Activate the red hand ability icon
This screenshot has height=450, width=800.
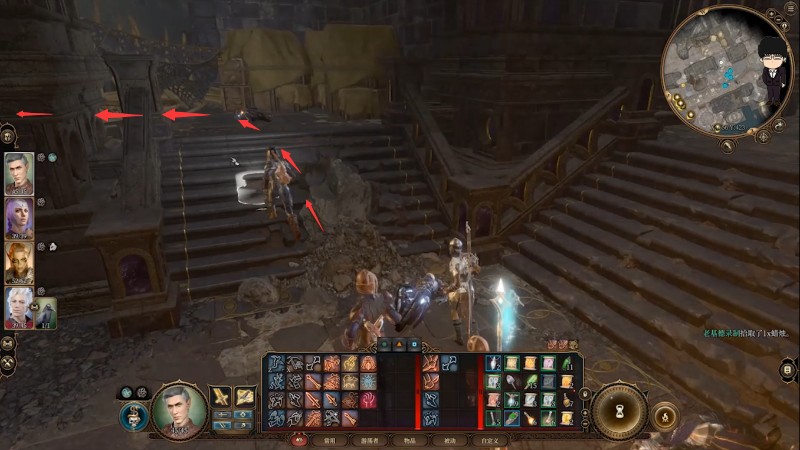368,399
